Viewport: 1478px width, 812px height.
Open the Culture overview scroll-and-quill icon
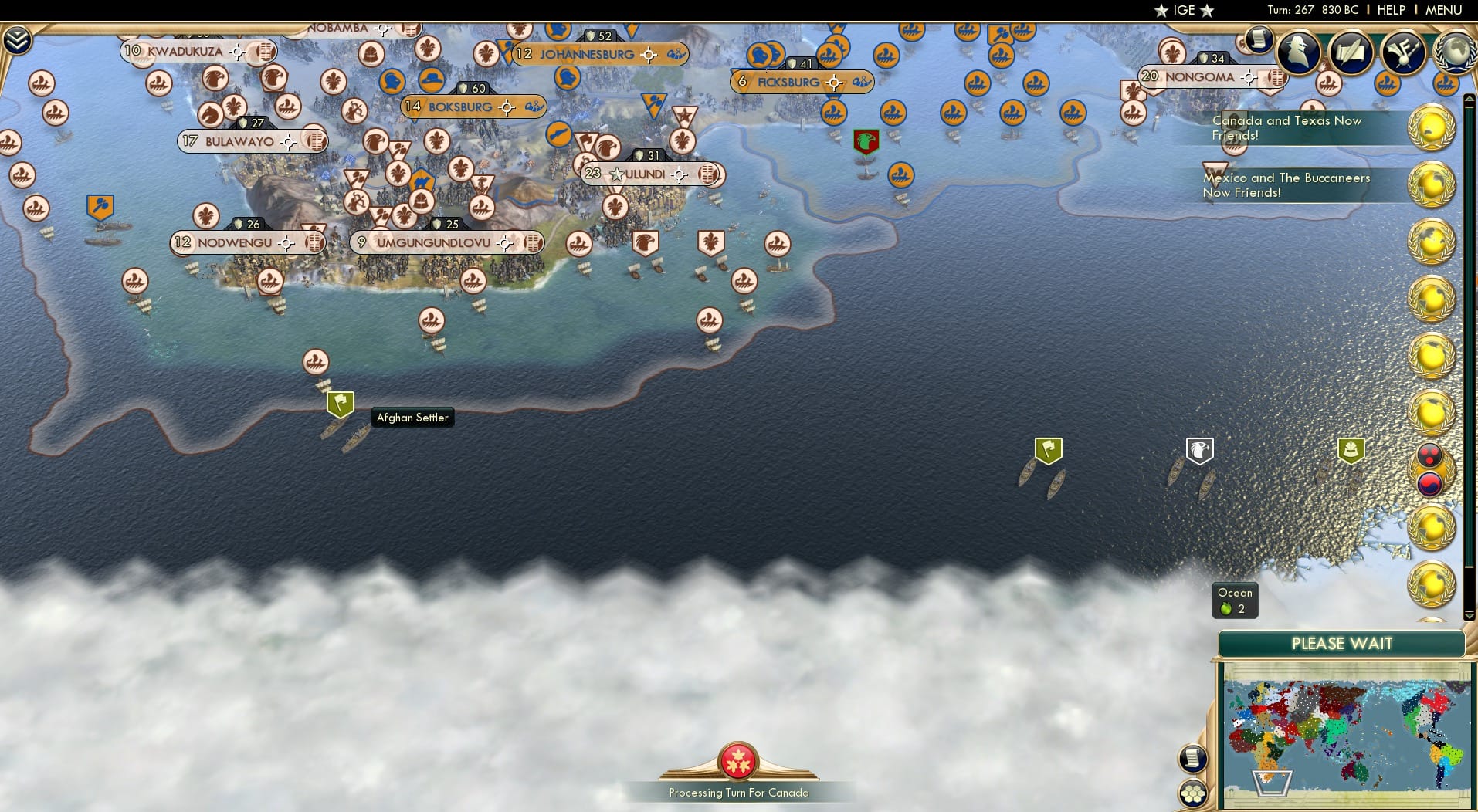1352,52
